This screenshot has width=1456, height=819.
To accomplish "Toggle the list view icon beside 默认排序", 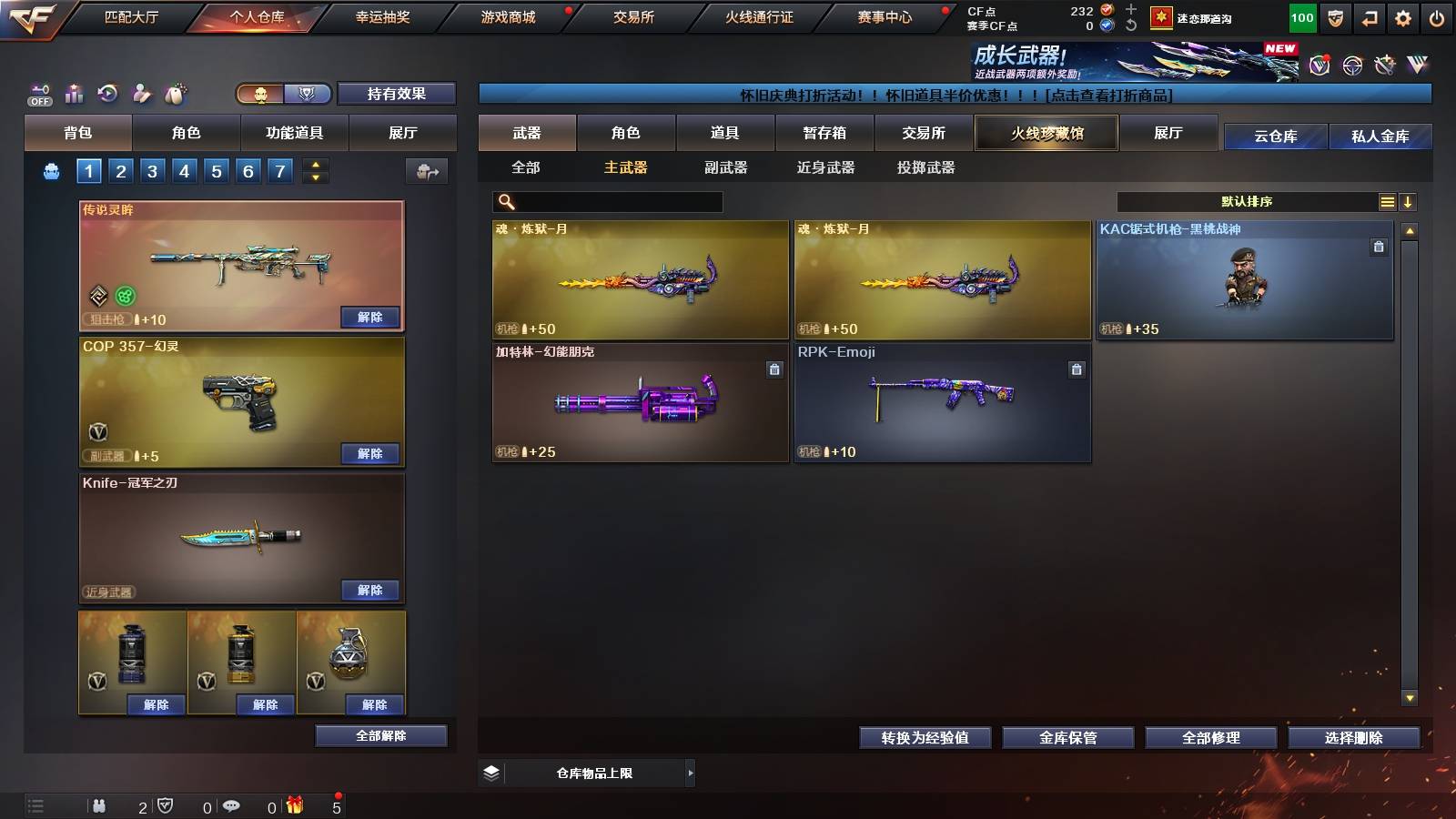I will (1387, 201).
